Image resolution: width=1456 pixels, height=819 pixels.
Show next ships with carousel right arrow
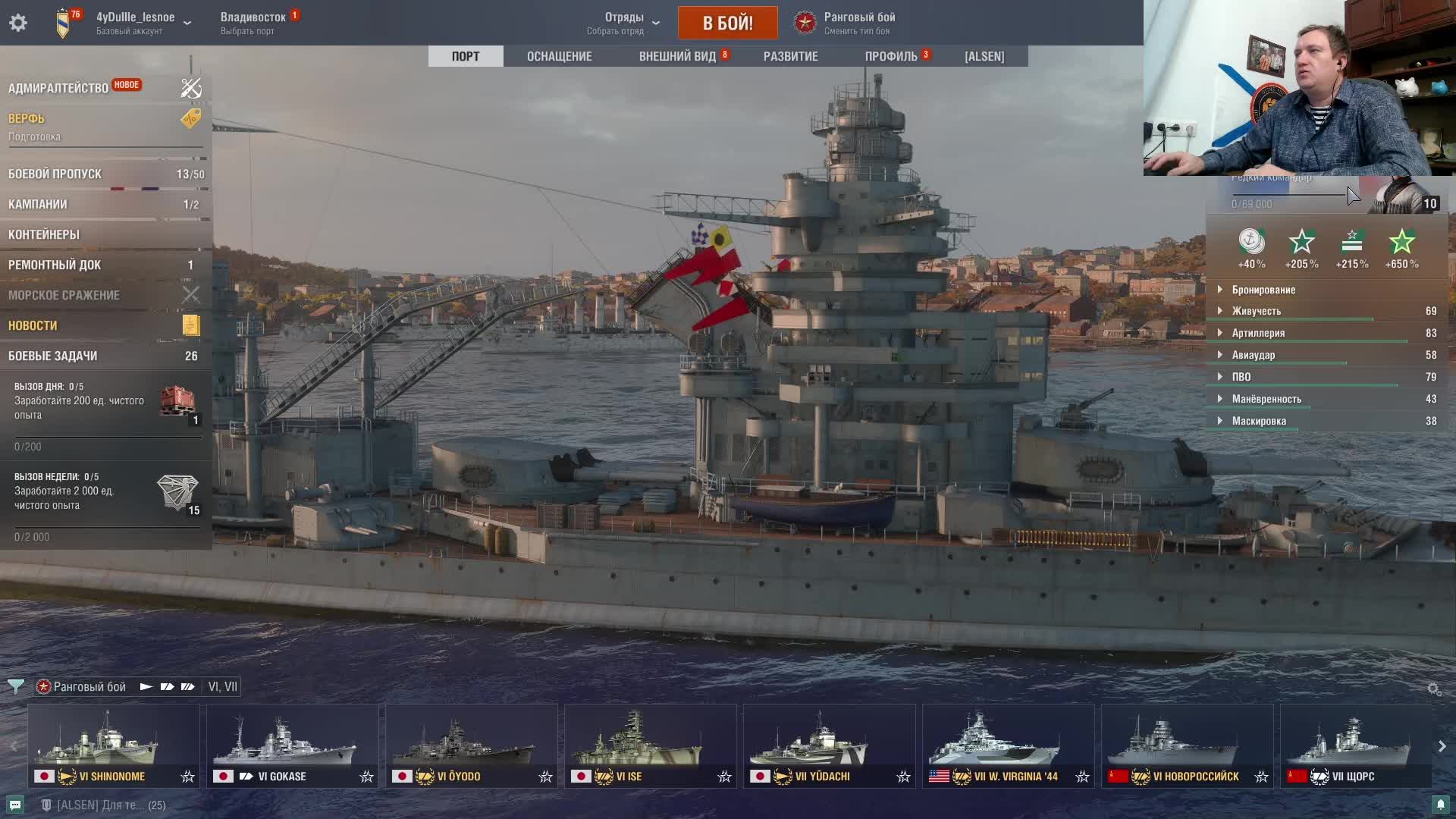(1442, 746)
